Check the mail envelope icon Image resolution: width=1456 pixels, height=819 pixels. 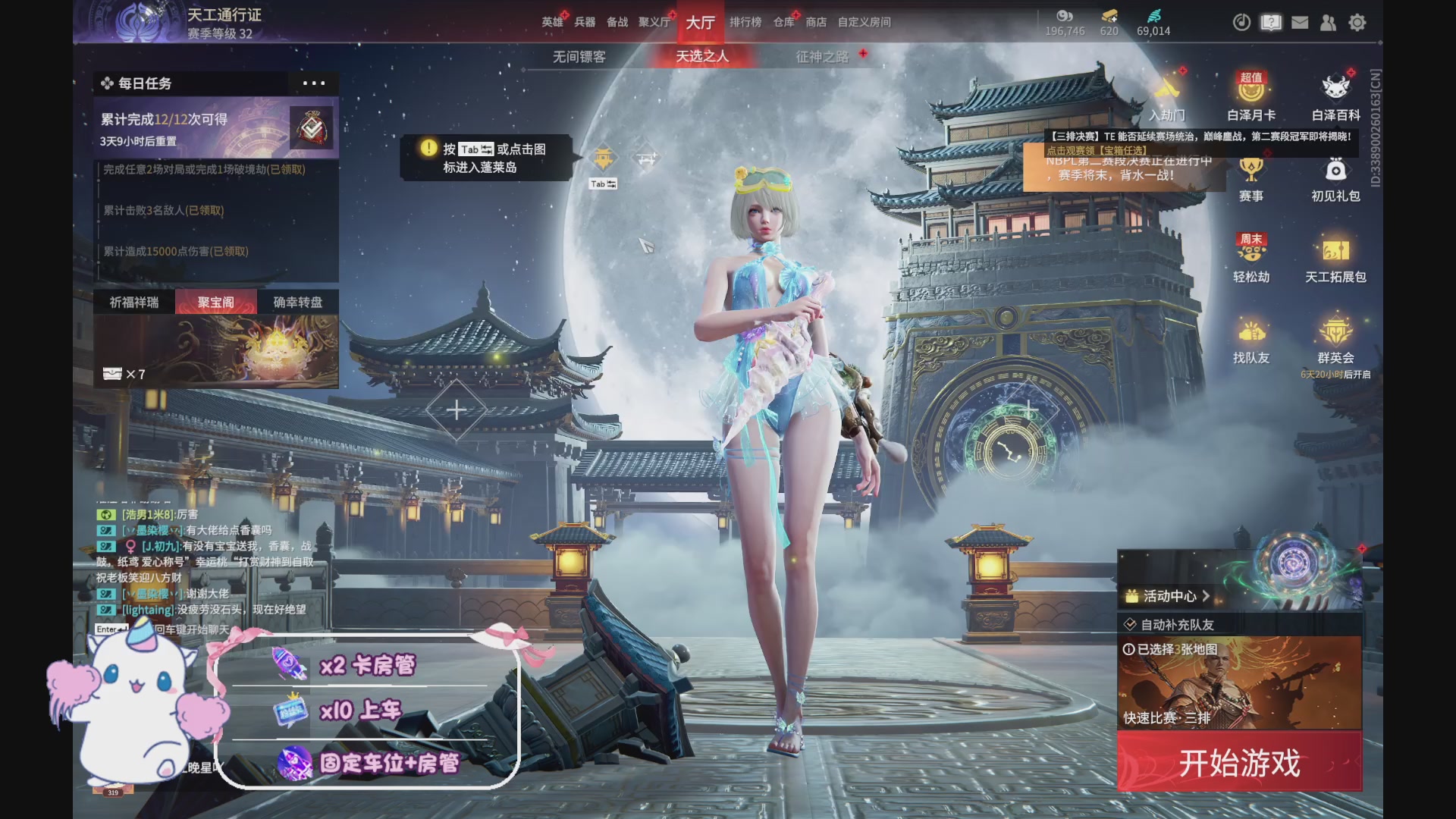tap(1300, 23)
